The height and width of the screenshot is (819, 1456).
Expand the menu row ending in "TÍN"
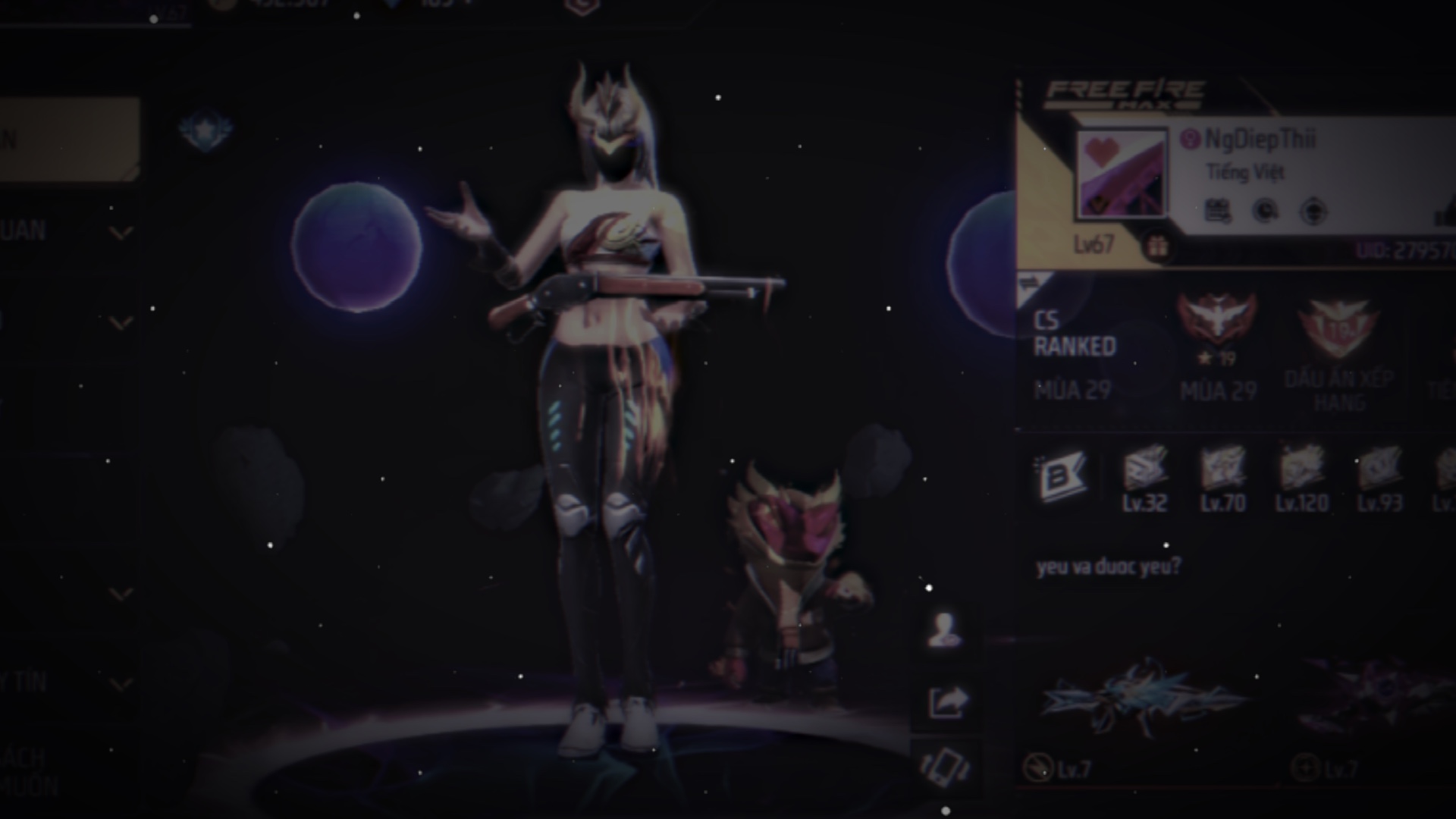tap(120, 685)
